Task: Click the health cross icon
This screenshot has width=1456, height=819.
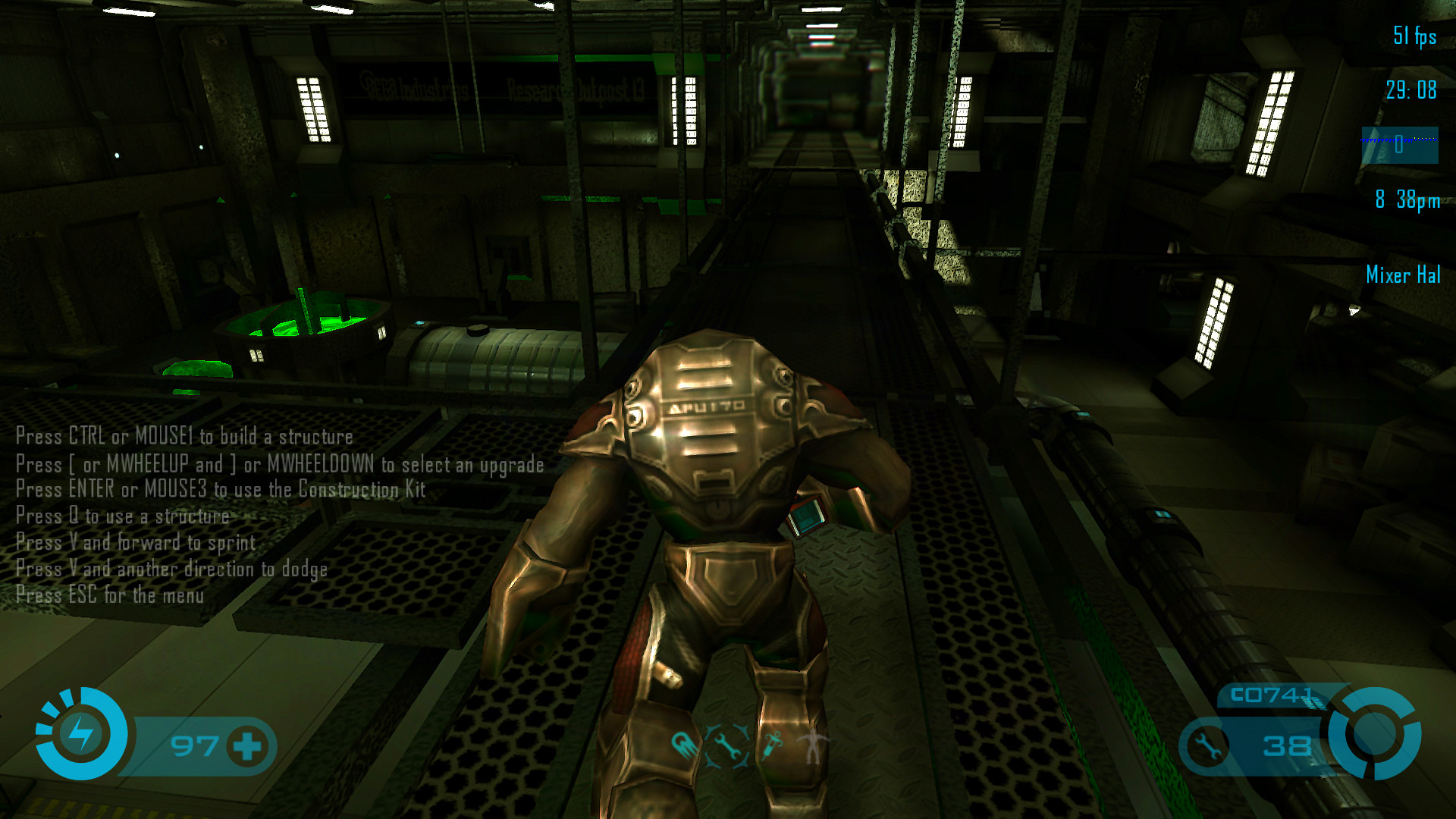Action: coord(247,746)
